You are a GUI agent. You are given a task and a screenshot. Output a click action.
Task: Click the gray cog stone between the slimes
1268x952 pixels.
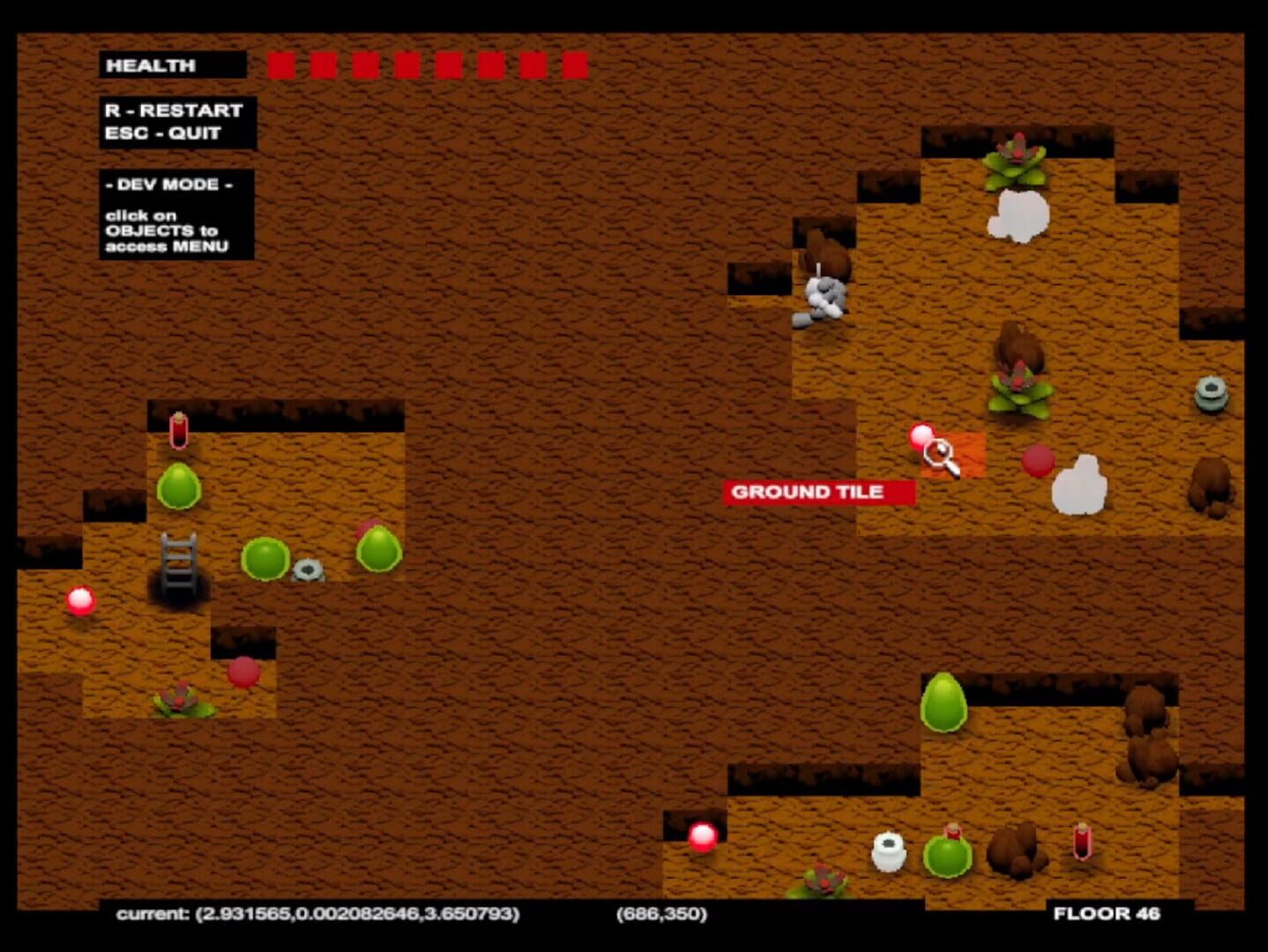point(307,569)
